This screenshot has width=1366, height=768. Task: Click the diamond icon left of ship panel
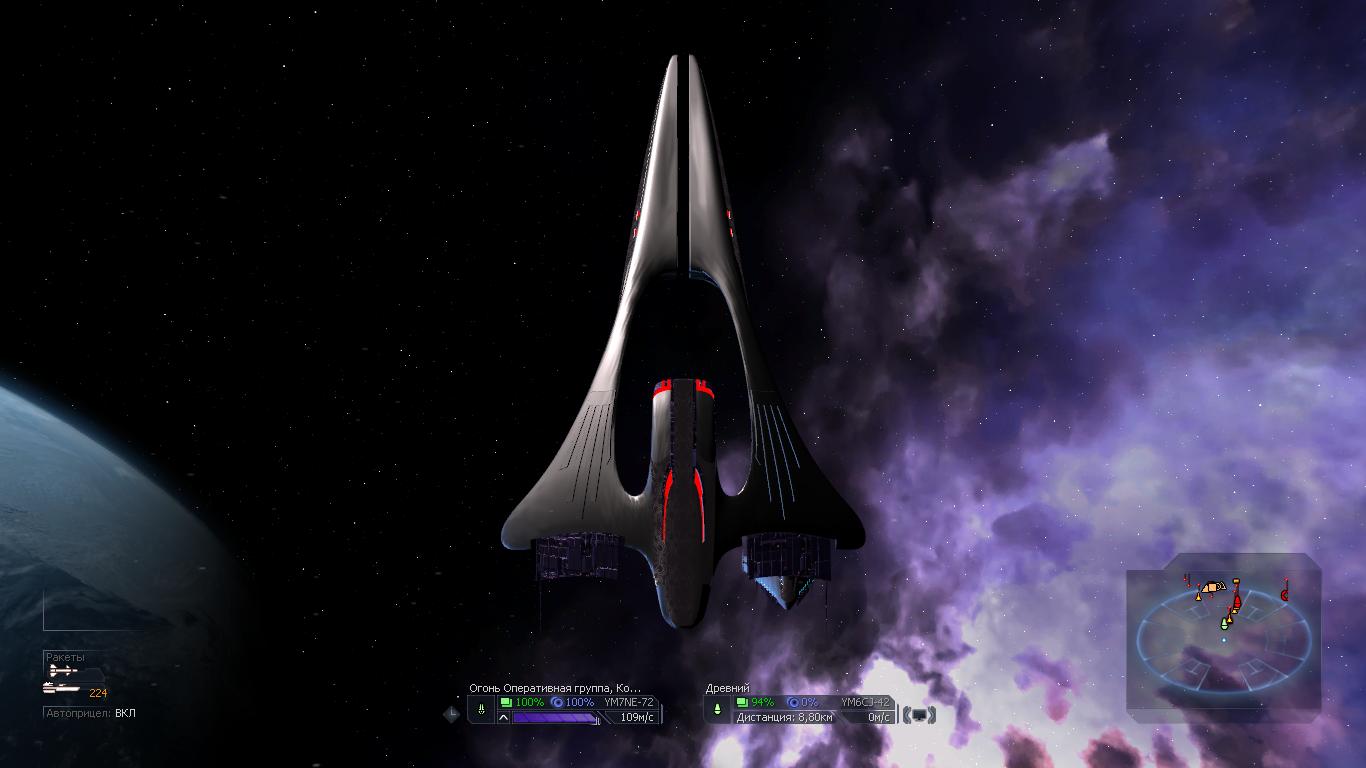pos(451,713)
